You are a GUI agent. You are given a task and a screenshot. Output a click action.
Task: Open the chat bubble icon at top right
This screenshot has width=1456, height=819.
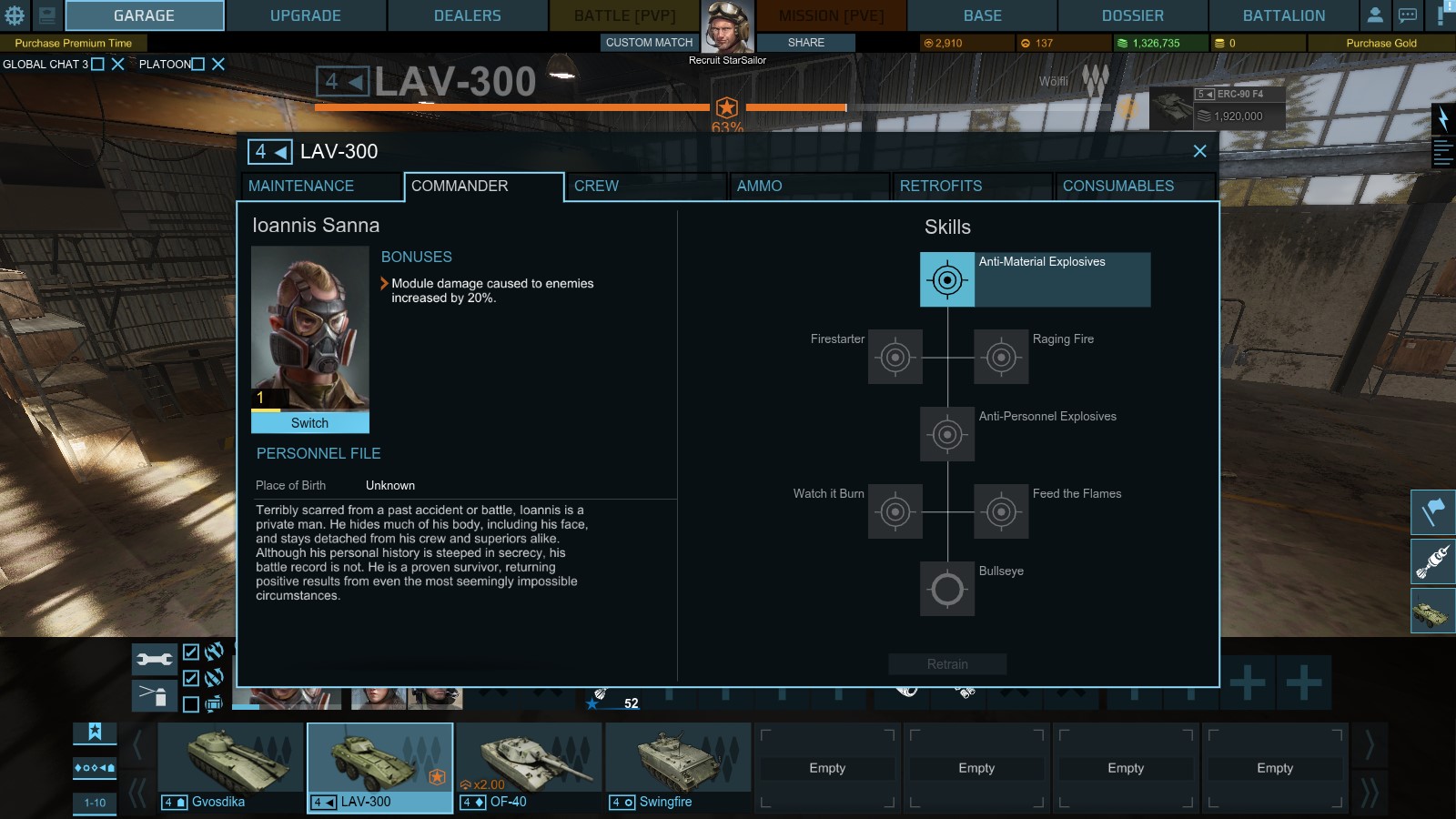click(x=1406, y=15)
